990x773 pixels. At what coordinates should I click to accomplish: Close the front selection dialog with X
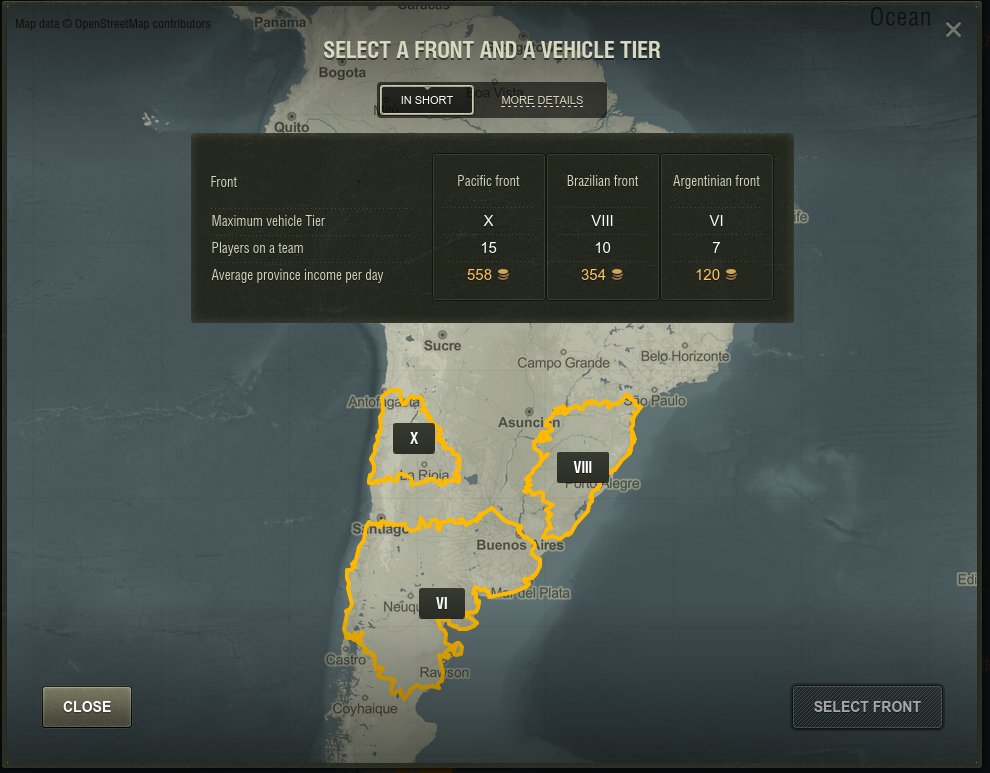pos(953,30)
